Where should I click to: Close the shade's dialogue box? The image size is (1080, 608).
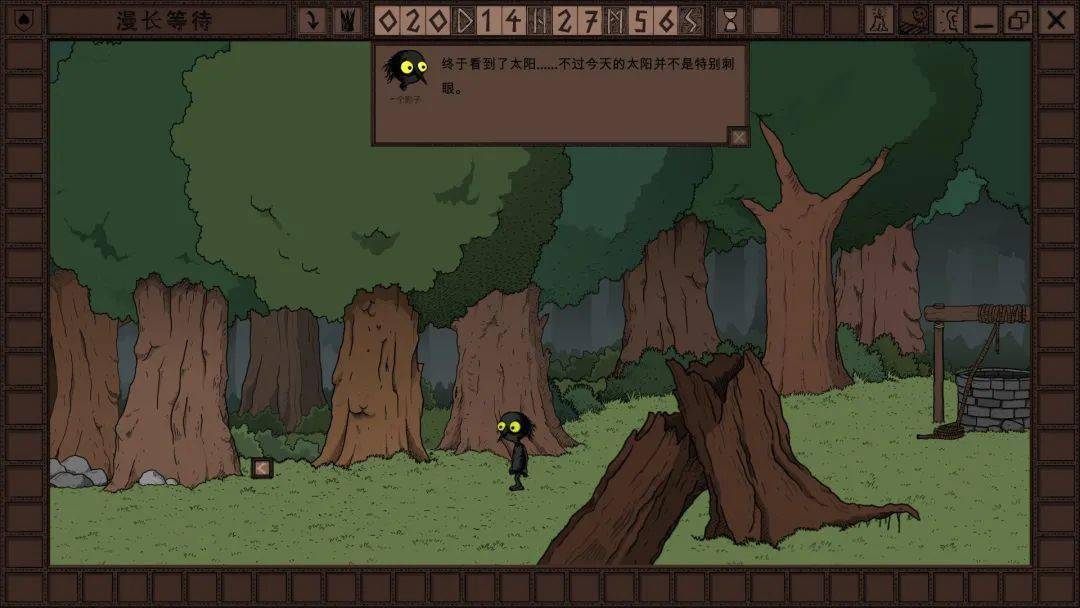738,137
